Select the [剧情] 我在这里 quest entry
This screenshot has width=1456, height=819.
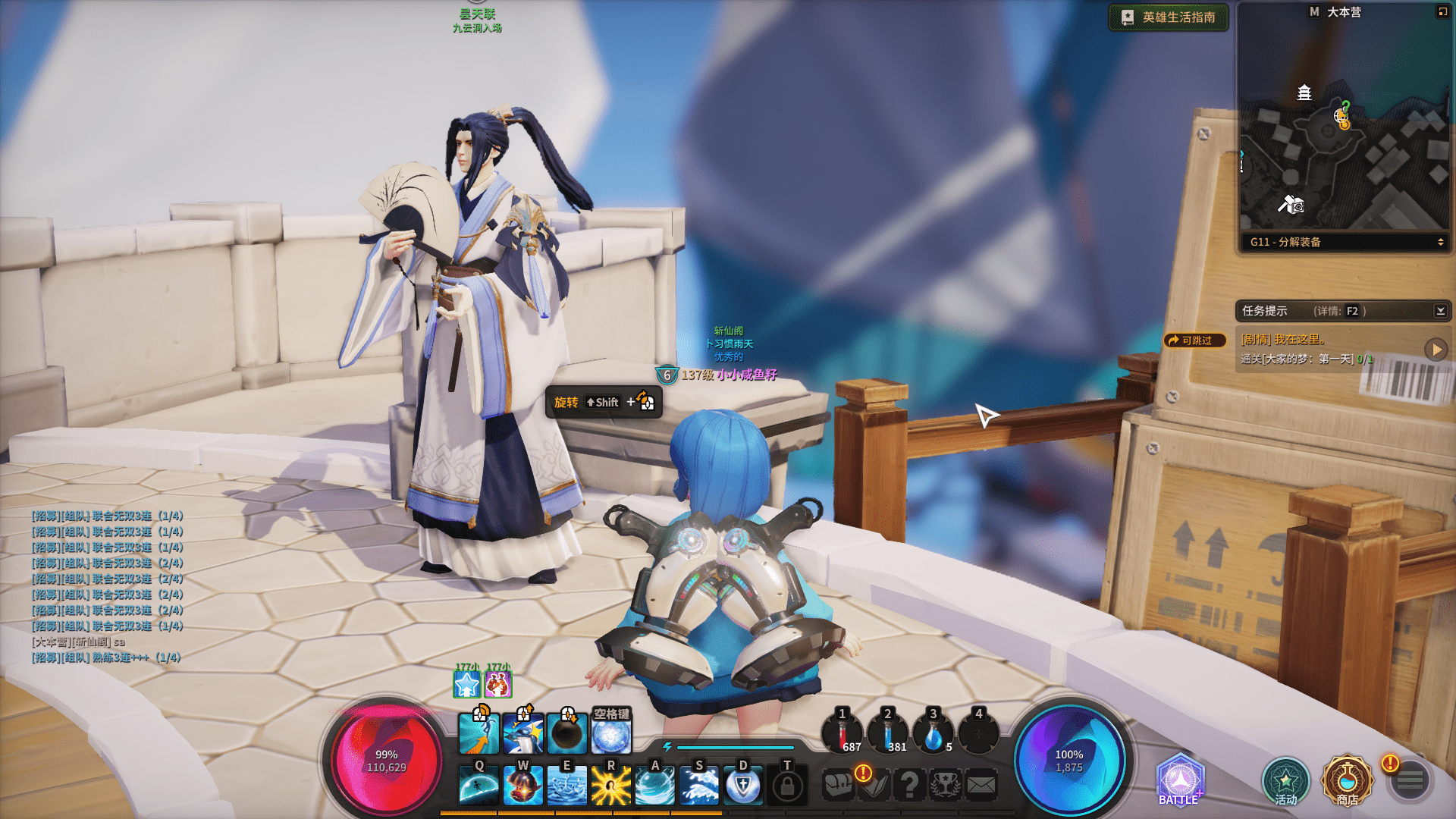click(1283, 340)
